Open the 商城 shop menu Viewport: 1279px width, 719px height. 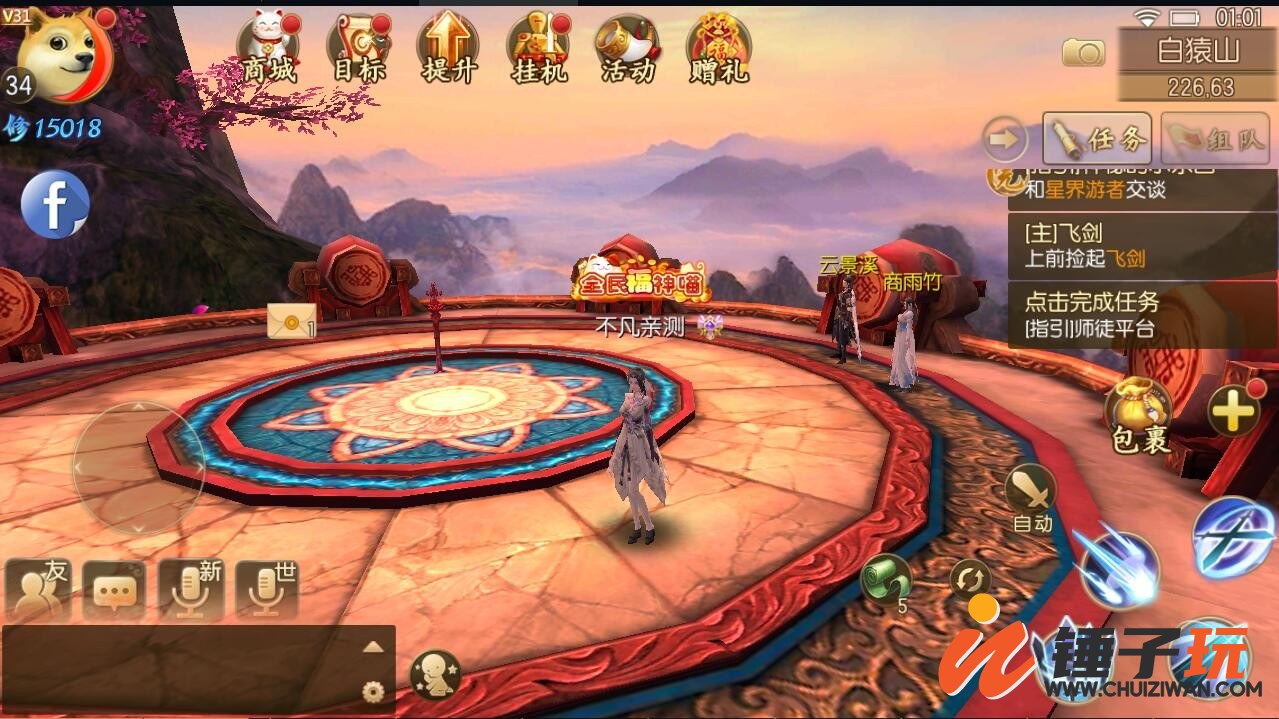pos(268,46)
